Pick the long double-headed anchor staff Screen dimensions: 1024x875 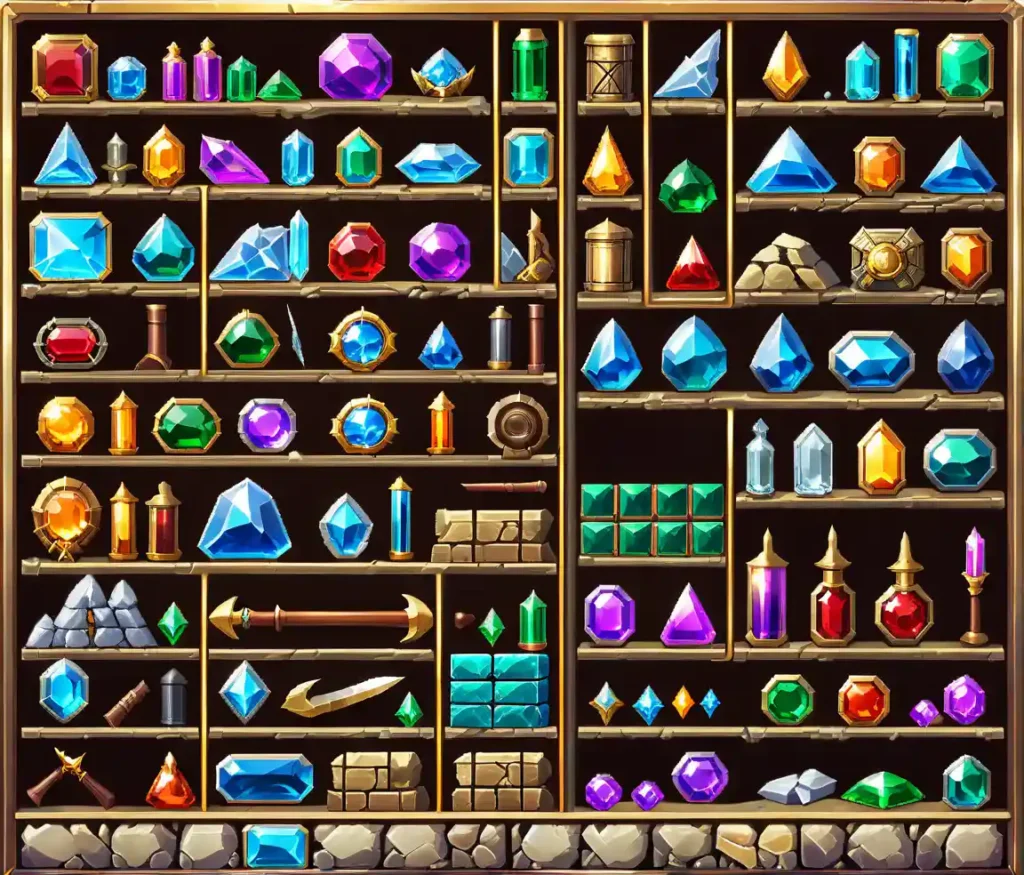pyautogui.click(x=321, y=618)
